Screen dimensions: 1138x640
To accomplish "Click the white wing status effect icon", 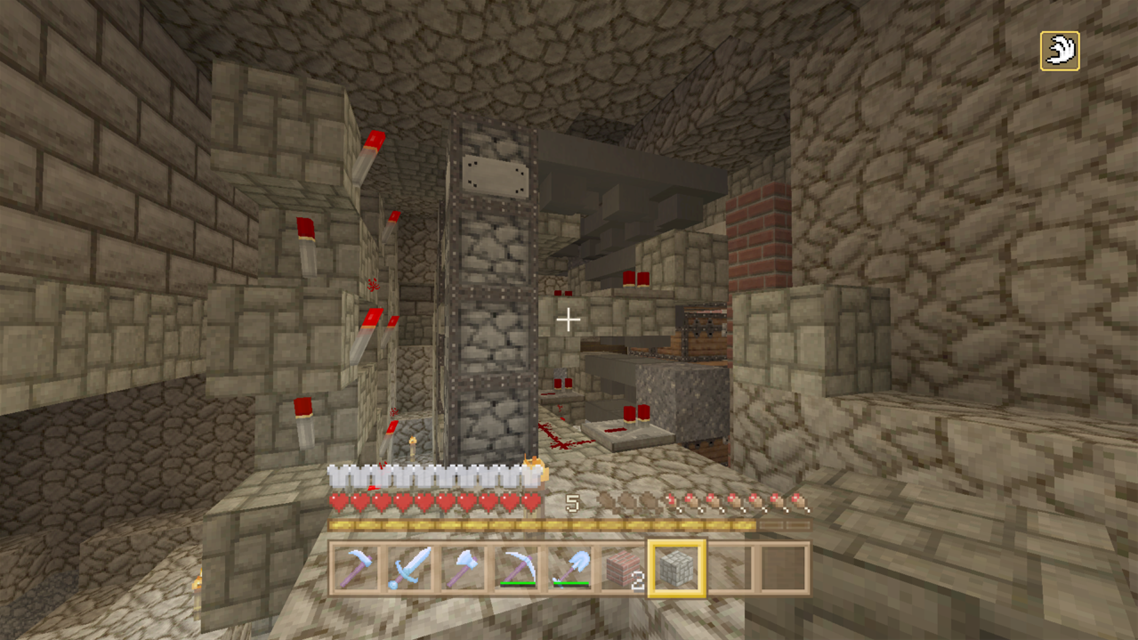I will 1059,51.
